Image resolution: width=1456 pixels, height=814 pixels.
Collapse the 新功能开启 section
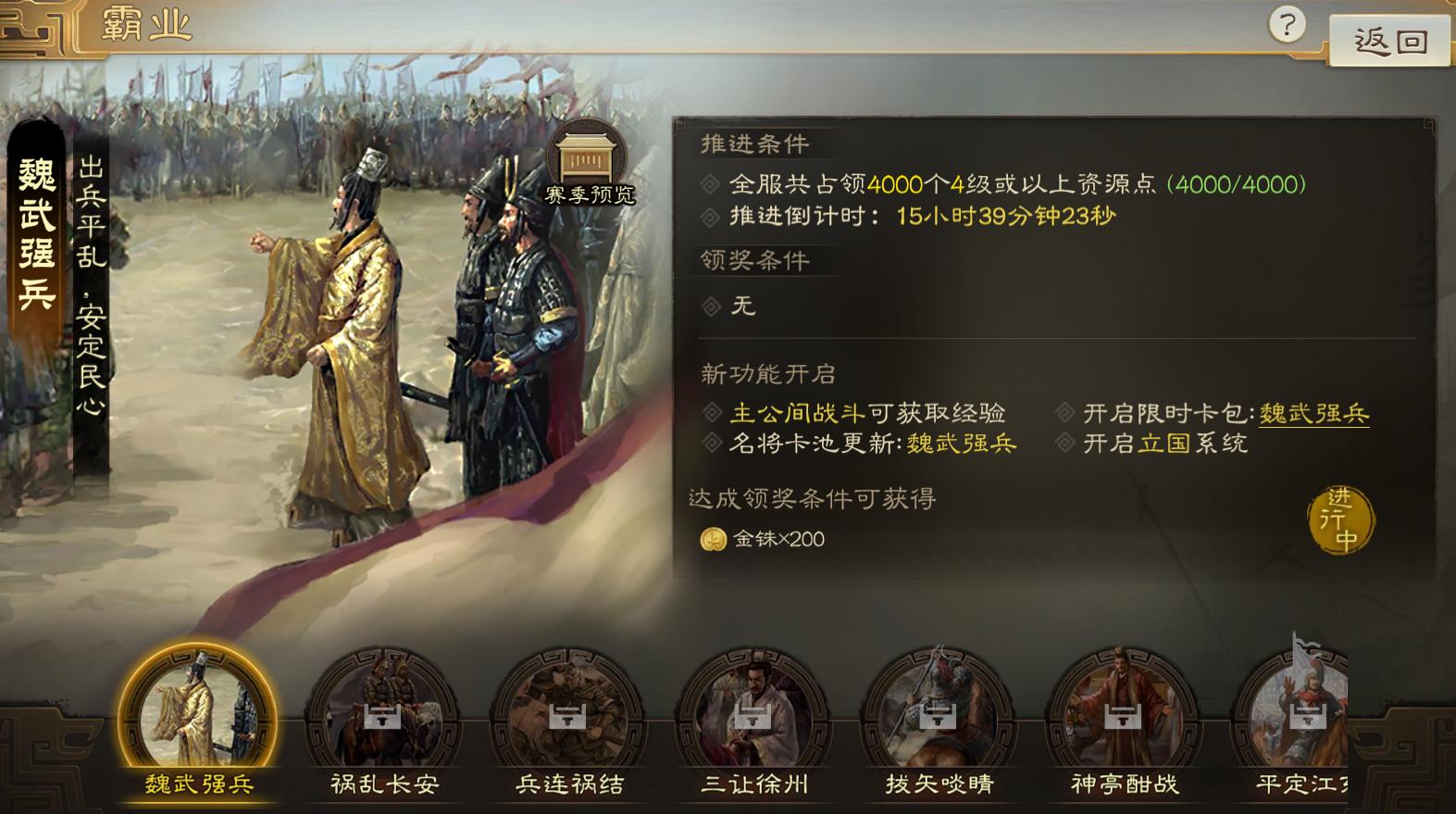click(768, 374)
